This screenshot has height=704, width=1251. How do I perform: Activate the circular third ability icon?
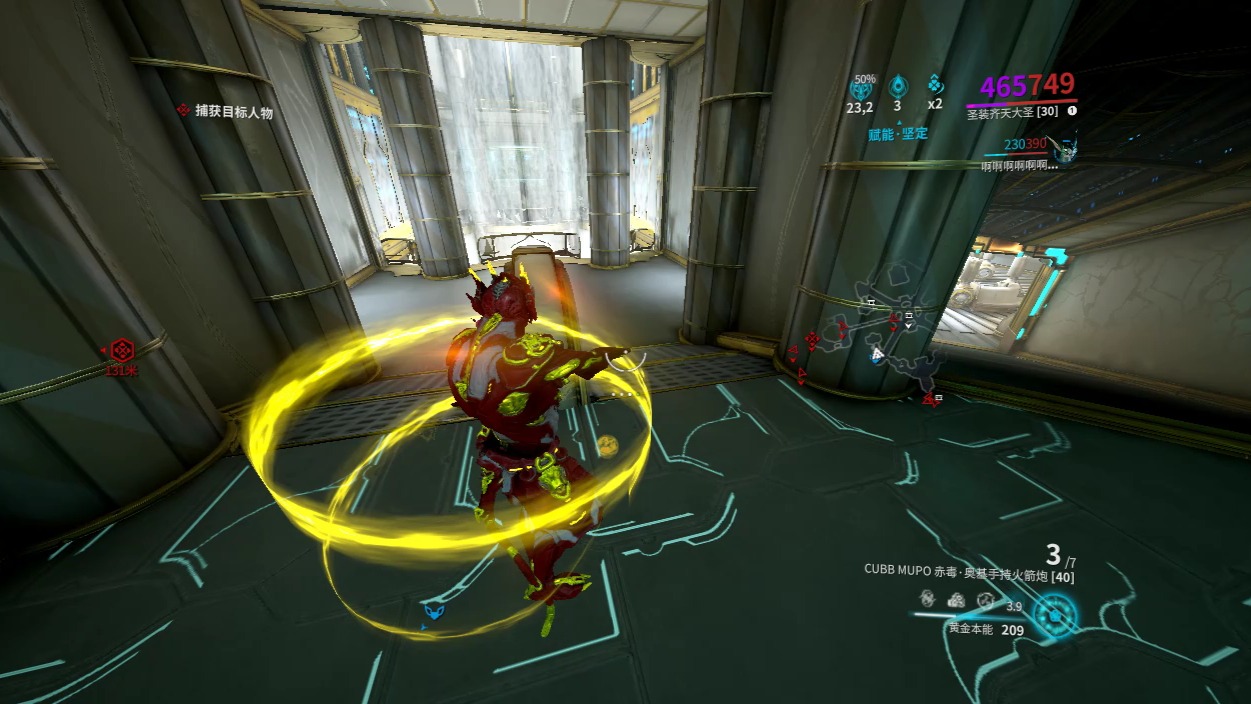pyautogui.click(x=985, y=599)
